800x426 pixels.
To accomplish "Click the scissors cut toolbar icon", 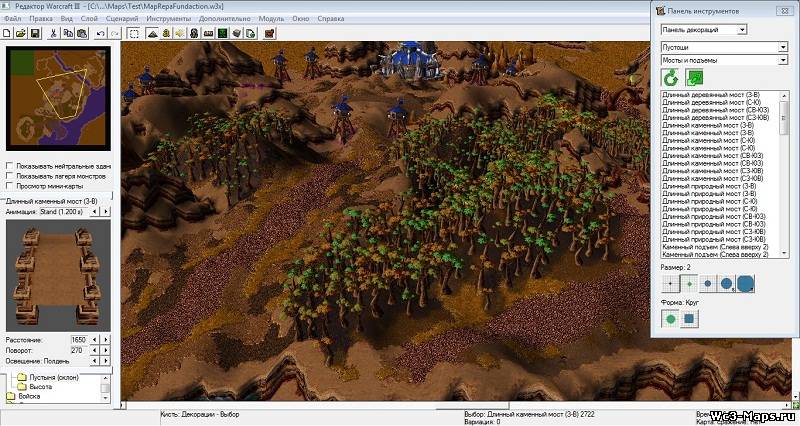I will (x=52, y=33).
